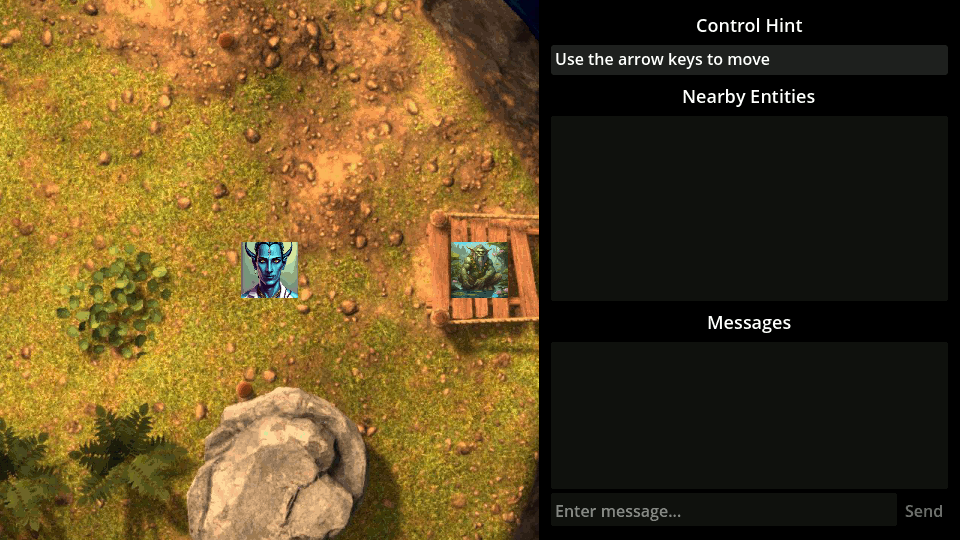The image size is (960, 540).
Task: Select the Nearby Entities list panel
Action: click(749, 208)
